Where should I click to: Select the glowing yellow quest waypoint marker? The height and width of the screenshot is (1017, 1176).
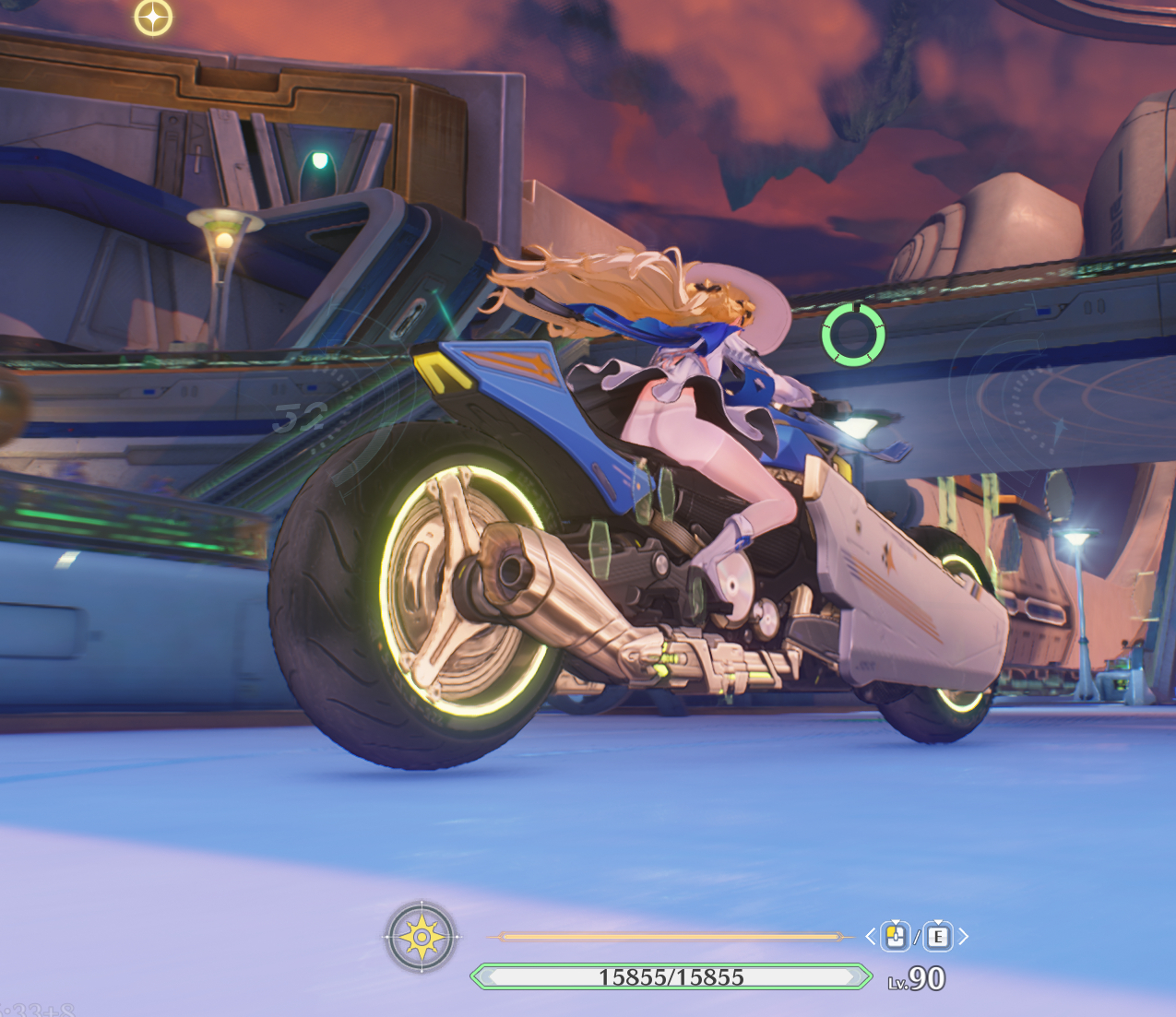point(153,18)
